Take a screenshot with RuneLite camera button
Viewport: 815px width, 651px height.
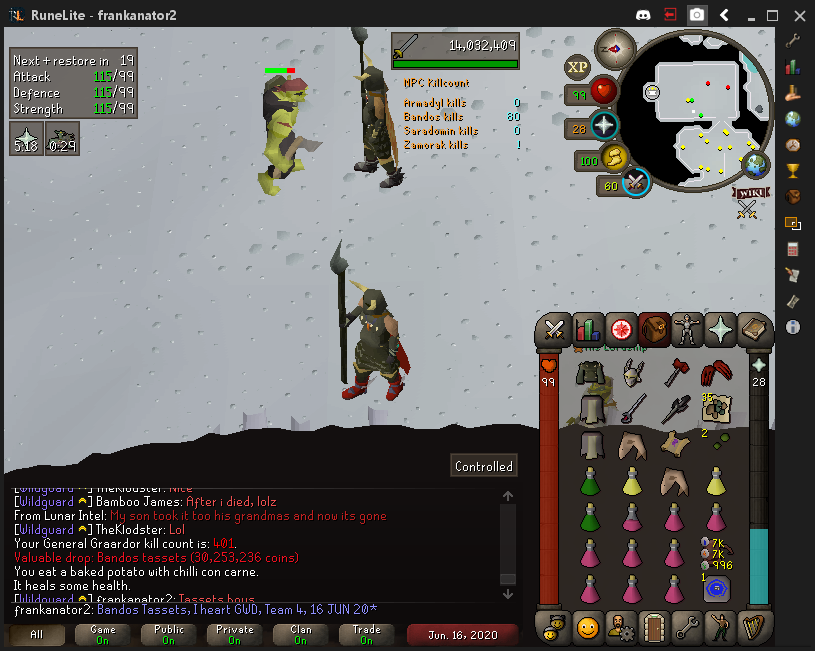click(x=697, y=15)
